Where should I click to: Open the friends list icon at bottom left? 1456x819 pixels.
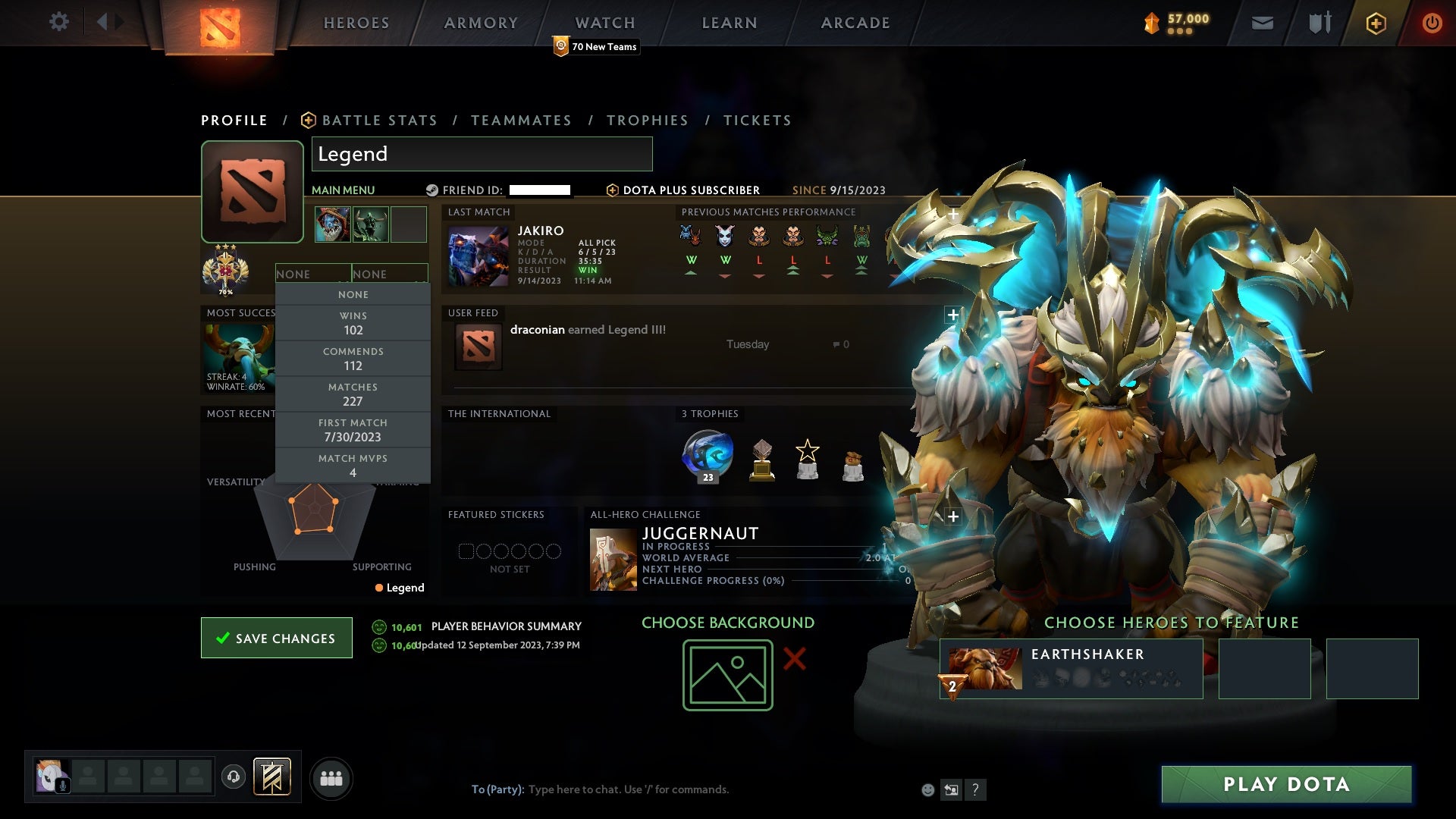[x=331, y=777]
